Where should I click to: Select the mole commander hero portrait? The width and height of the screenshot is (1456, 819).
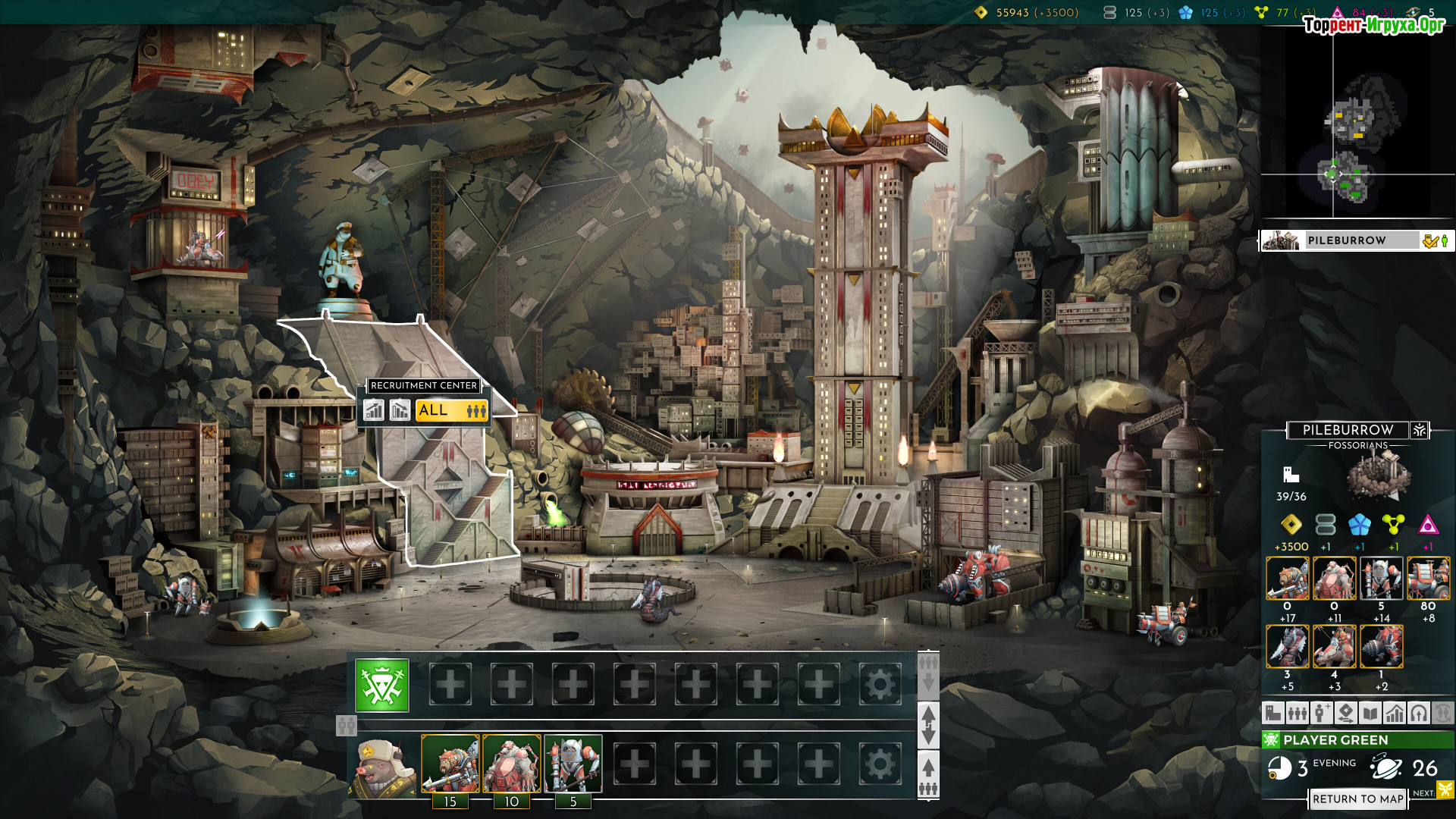click(x=382, y=765)
